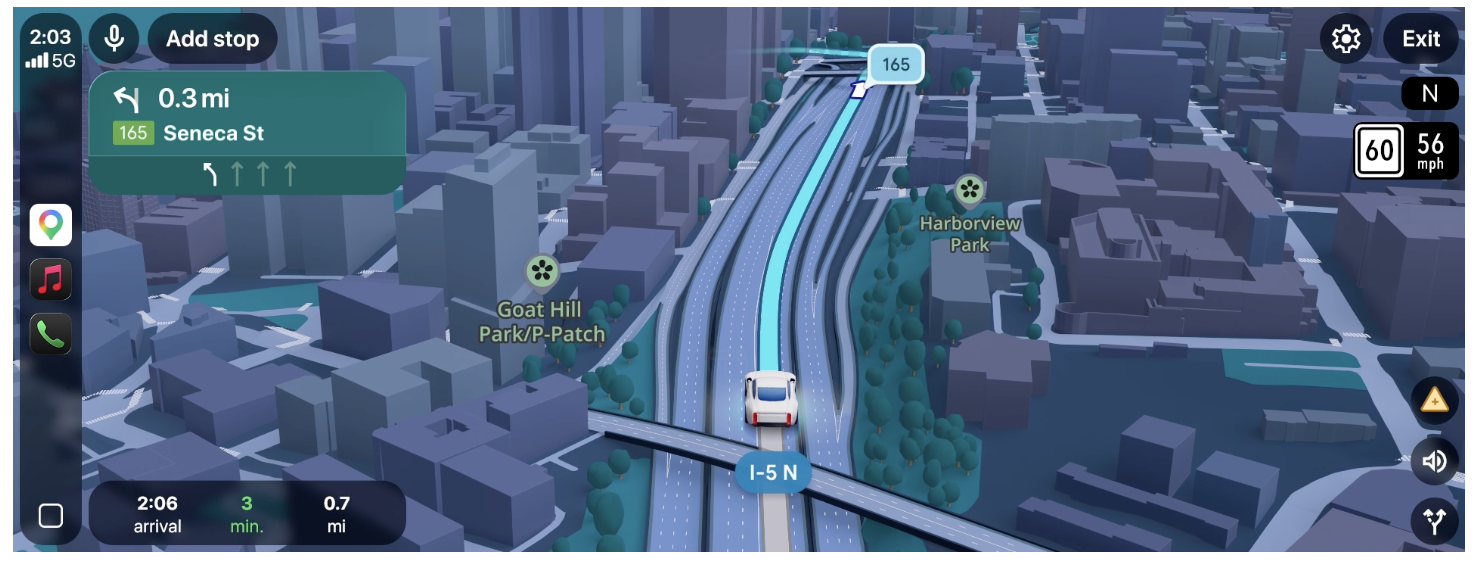The width and height of the screenshot is (1474, 566).
Task: Open the Google Maps app icon
Action: pos(51,224)
